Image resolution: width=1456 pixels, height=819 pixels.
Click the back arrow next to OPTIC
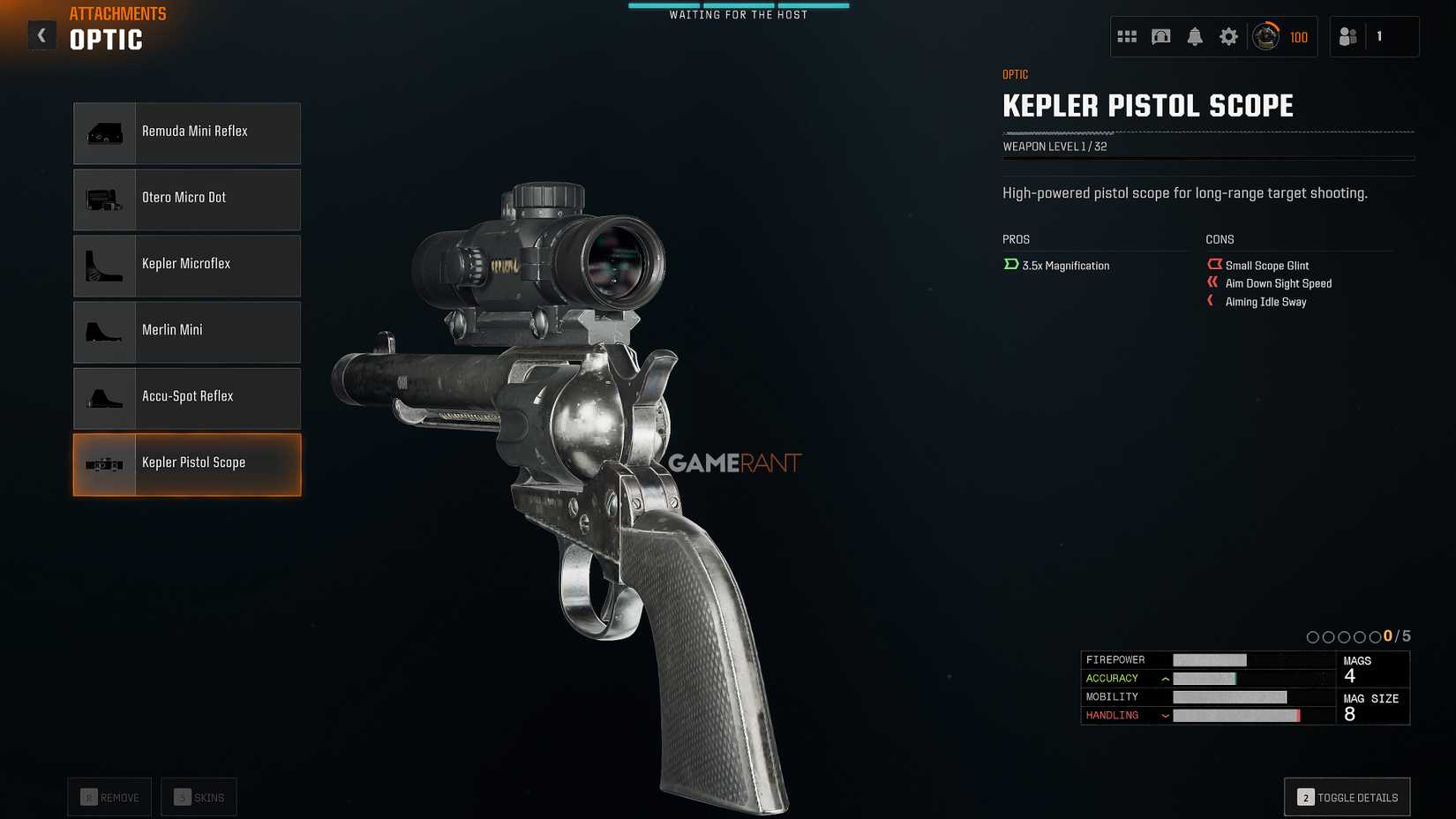(x=41, y=34)
